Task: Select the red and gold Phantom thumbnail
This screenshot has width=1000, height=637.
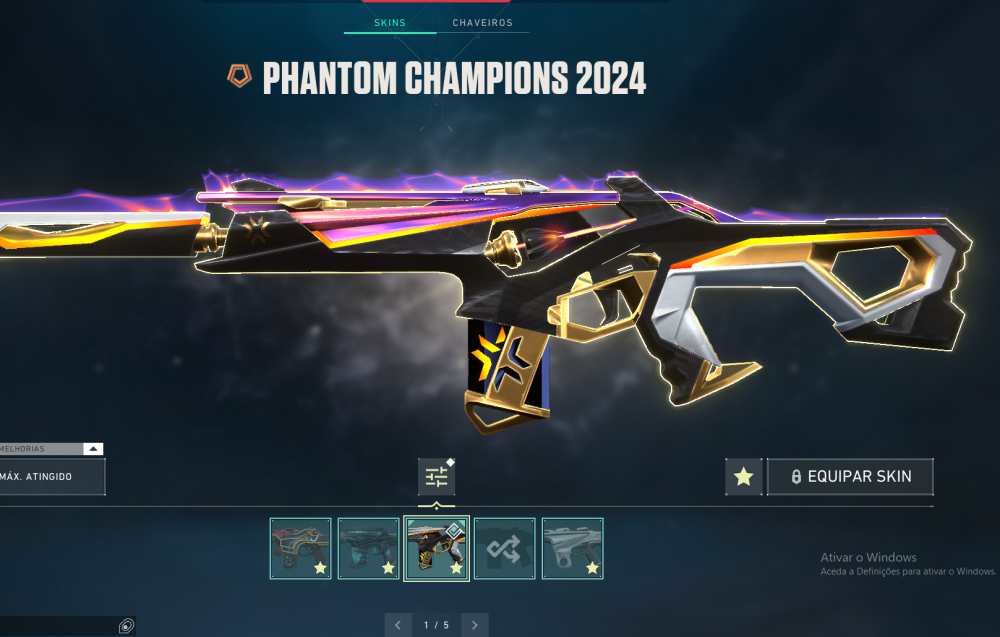Action: 300,548
